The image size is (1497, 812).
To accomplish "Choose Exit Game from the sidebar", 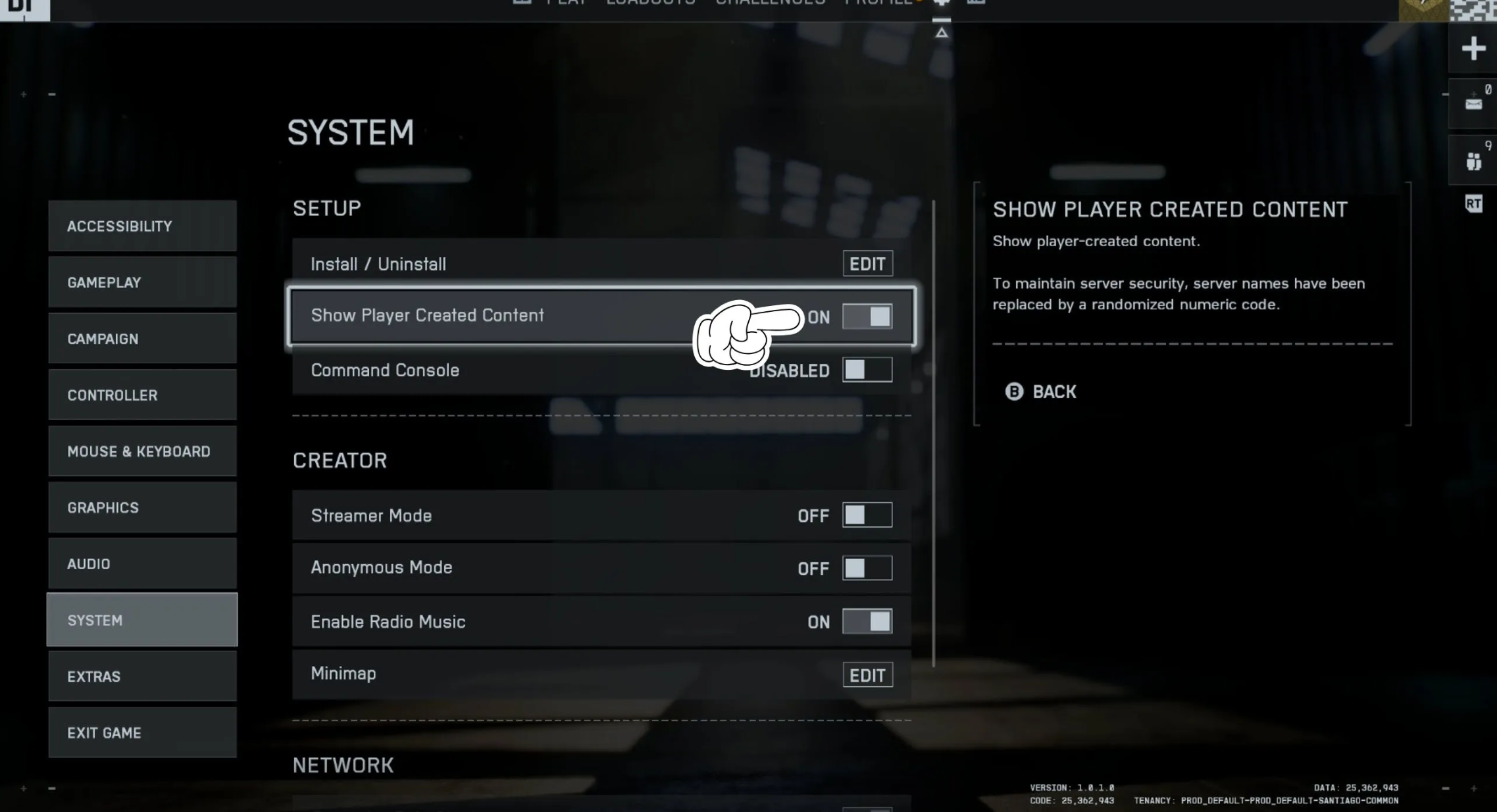I will point(142,732).
